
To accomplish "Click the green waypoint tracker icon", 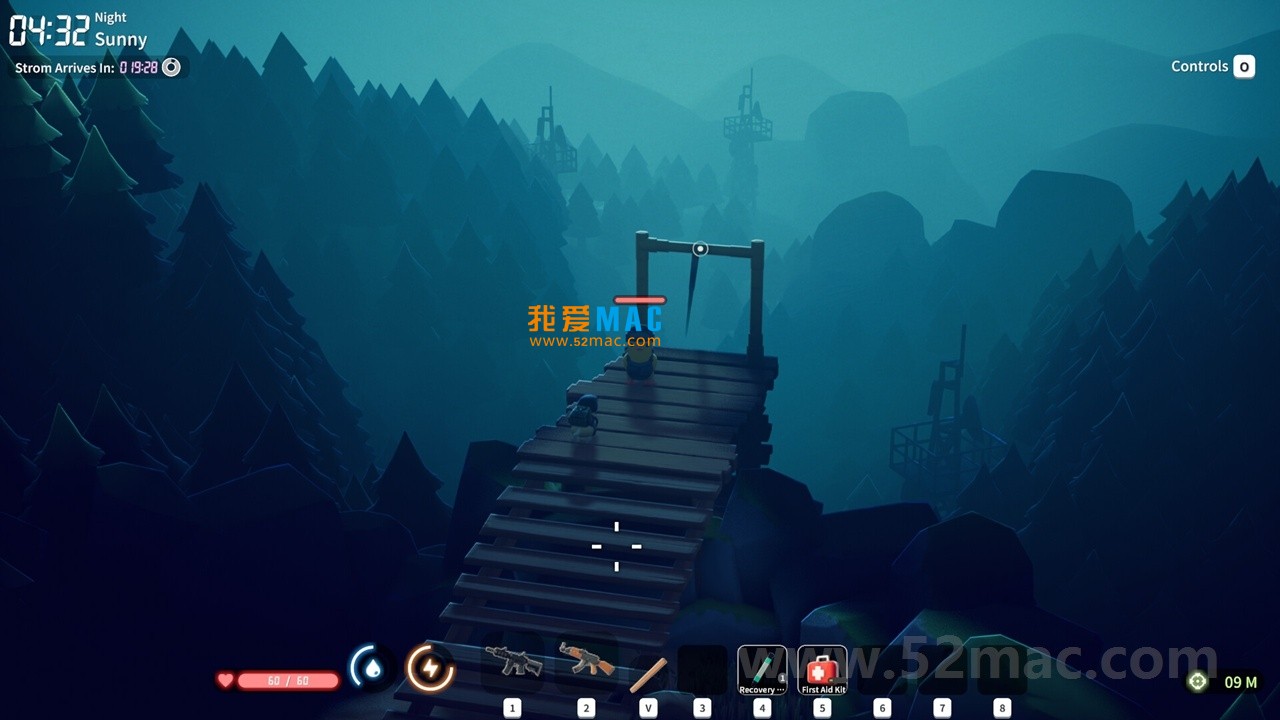I will 1198,681.
